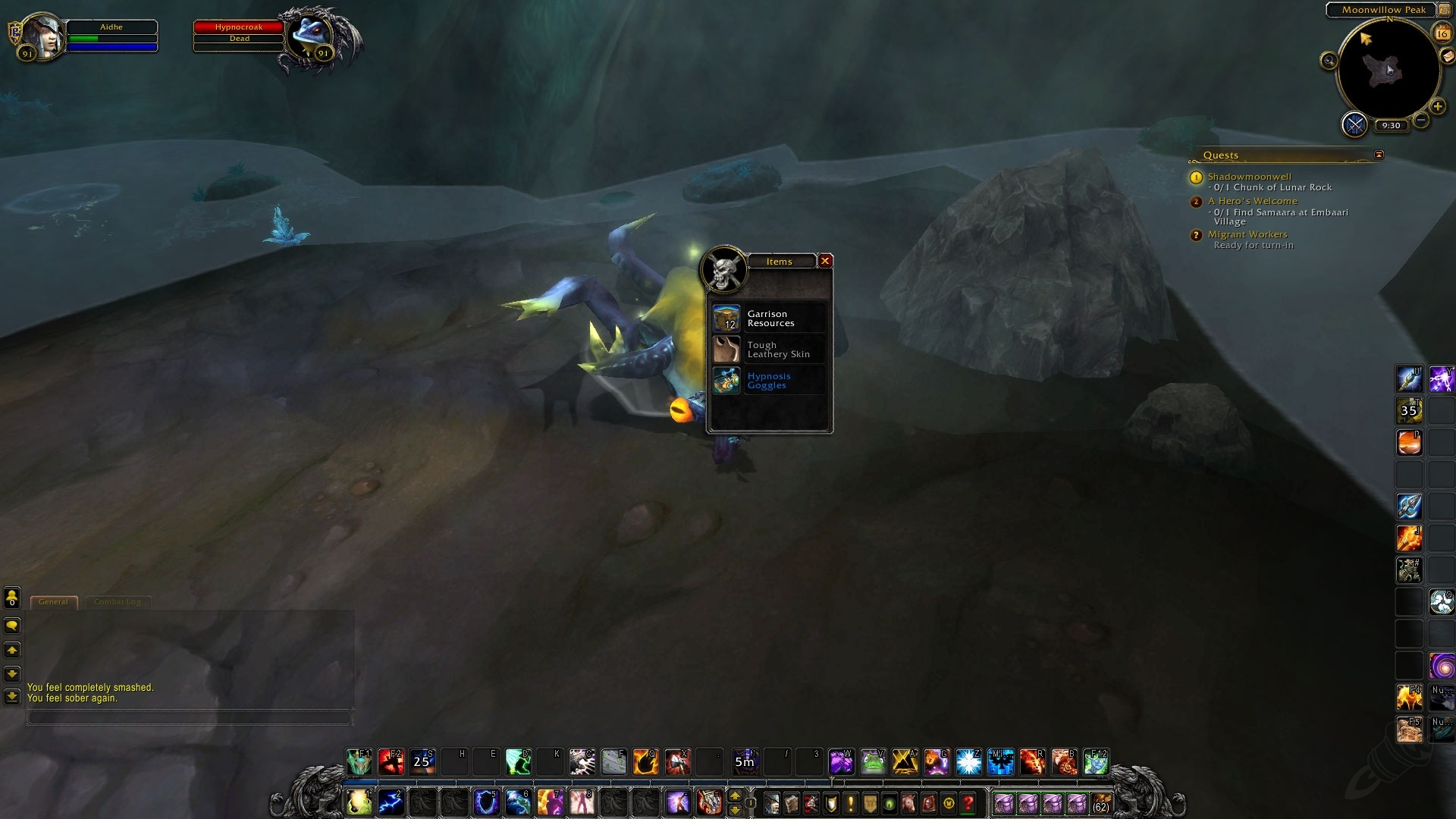Select the General chat tab
This screenshot has width=1456, height=819.
(53, 601)
